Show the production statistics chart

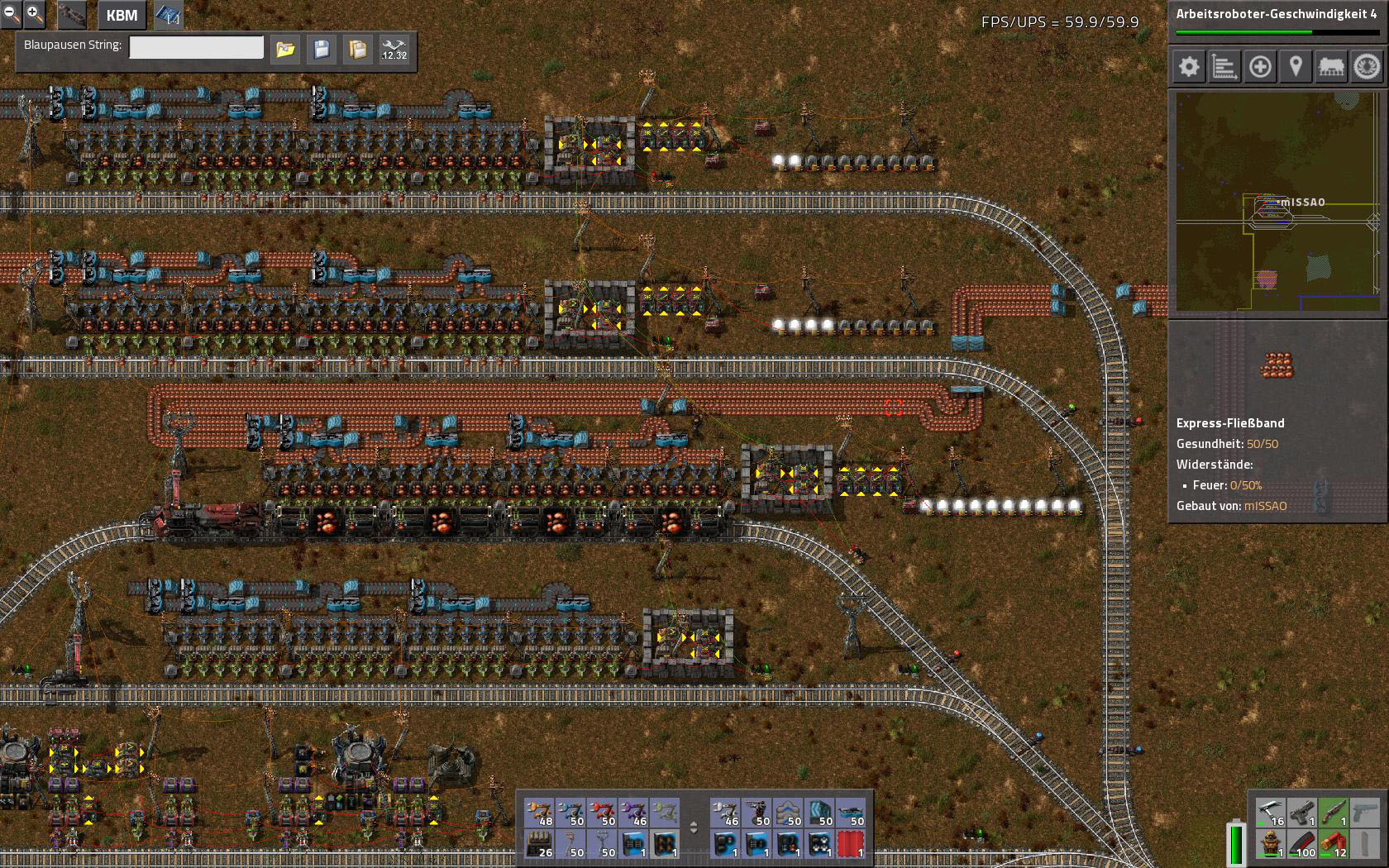point(1224,67)
